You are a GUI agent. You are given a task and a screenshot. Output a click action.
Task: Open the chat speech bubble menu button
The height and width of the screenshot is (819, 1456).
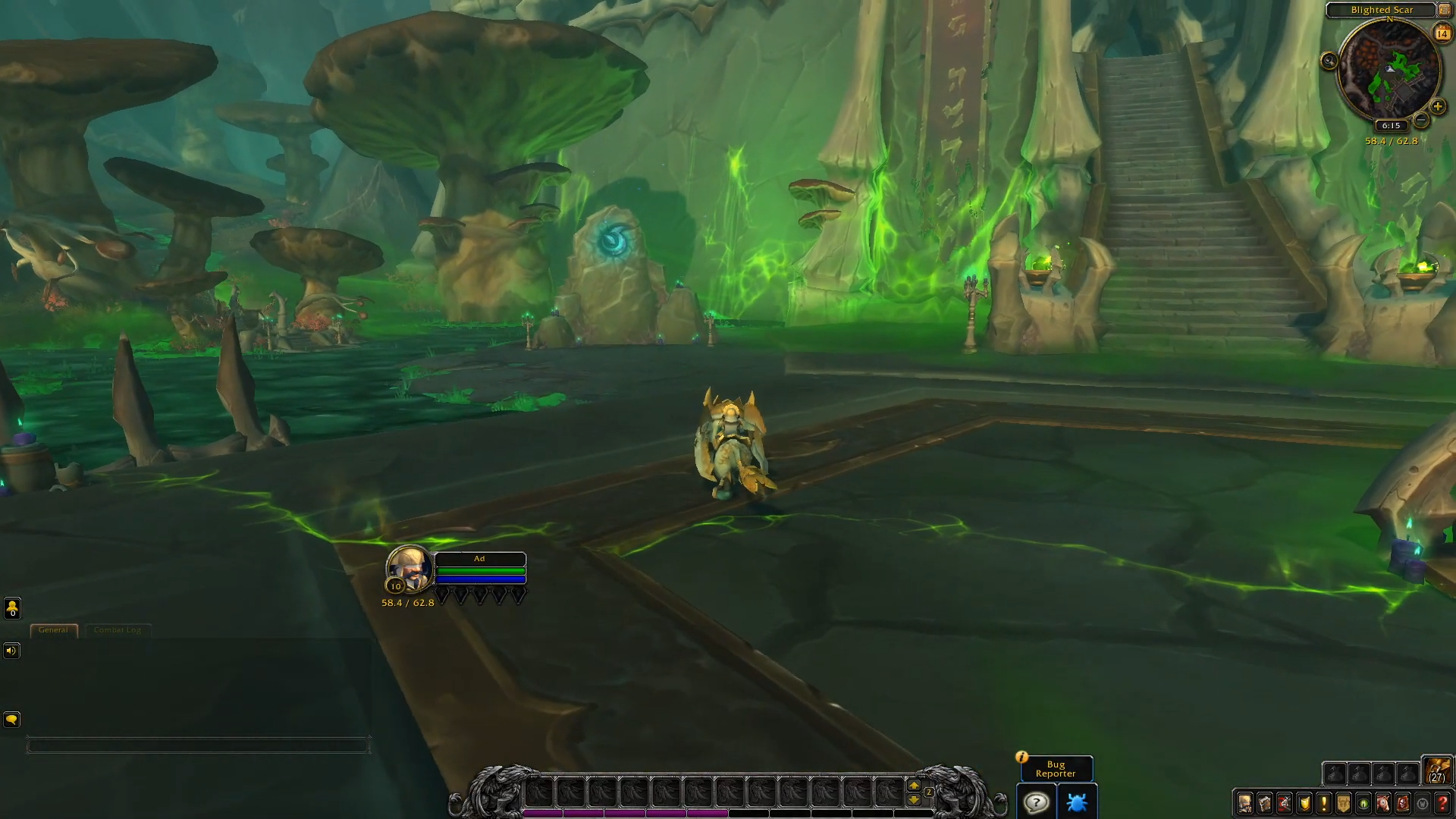pos(11,720)
